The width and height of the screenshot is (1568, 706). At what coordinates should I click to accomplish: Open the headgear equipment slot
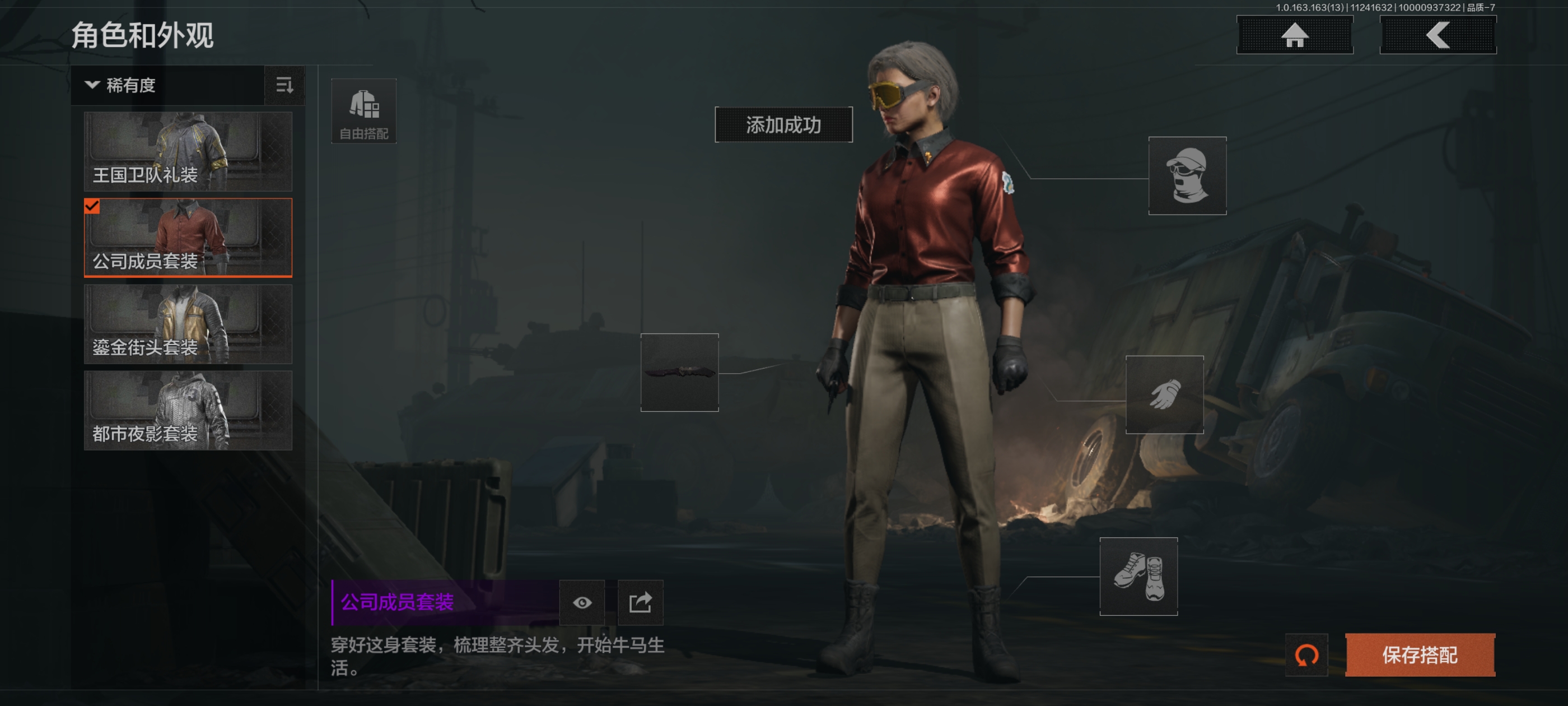point(1186,175)
